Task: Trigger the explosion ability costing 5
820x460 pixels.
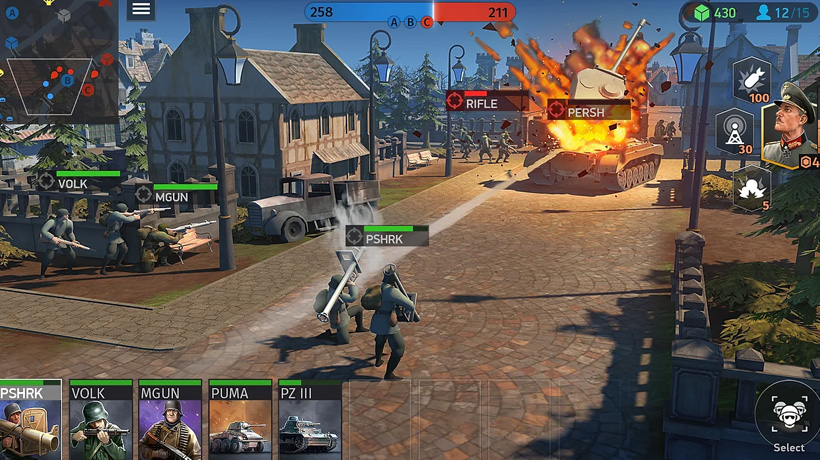Action: click(x=751, y=187)
